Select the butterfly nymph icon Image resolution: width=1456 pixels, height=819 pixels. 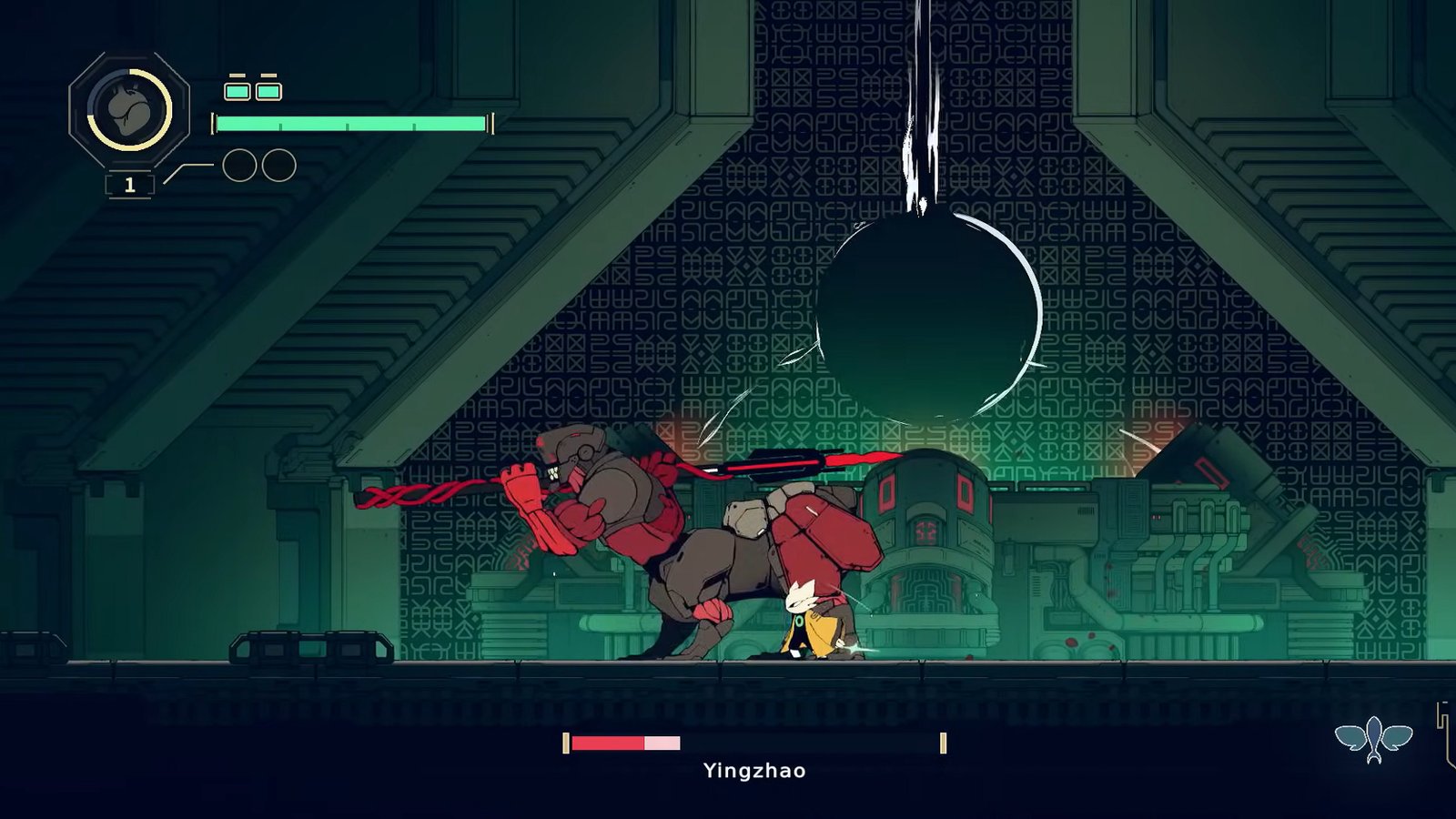(x=1373, y=738)
